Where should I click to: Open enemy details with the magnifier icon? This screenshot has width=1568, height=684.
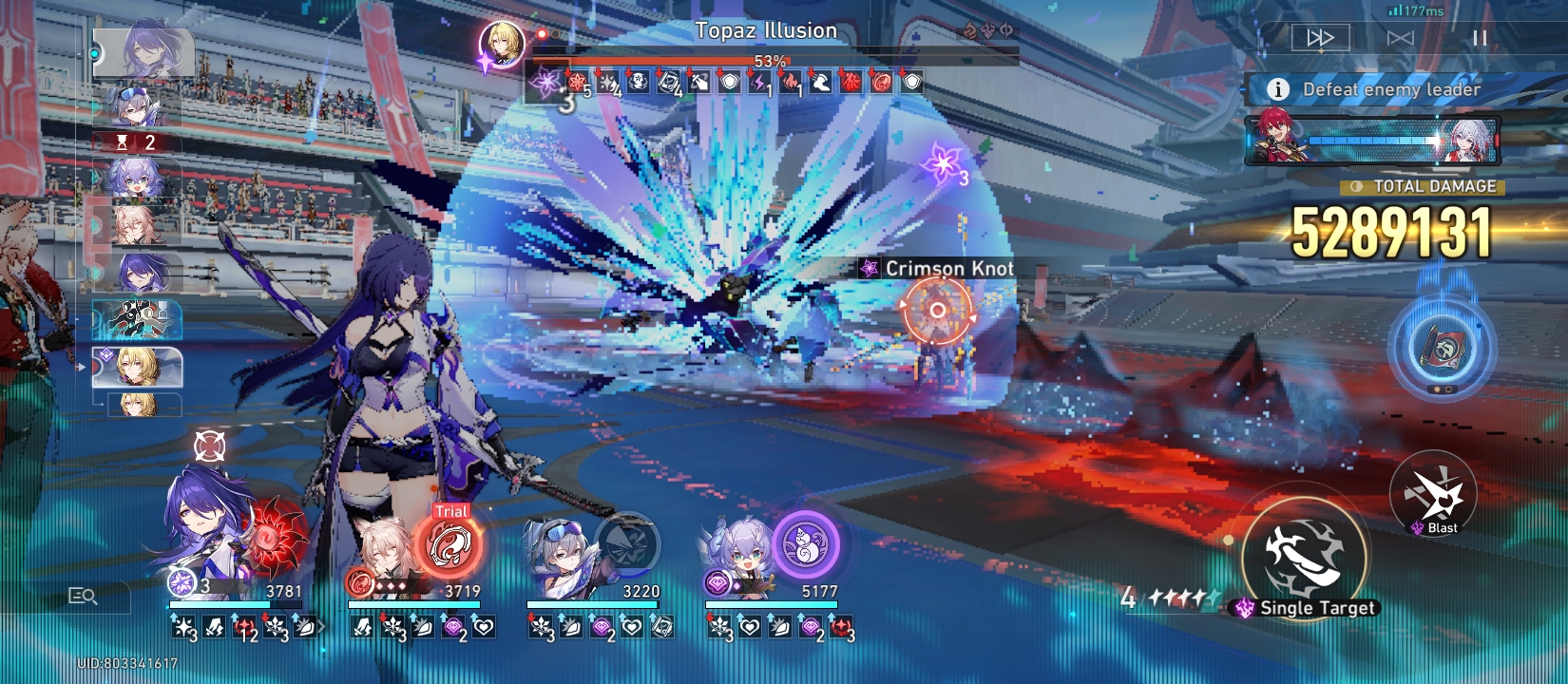86,598
